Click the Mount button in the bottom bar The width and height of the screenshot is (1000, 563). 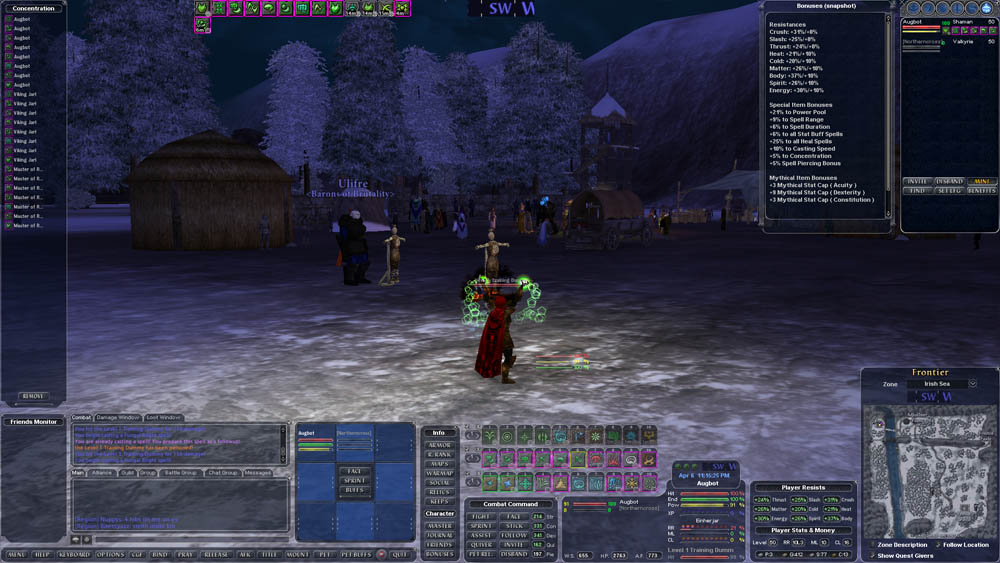[x=298, y=554]
